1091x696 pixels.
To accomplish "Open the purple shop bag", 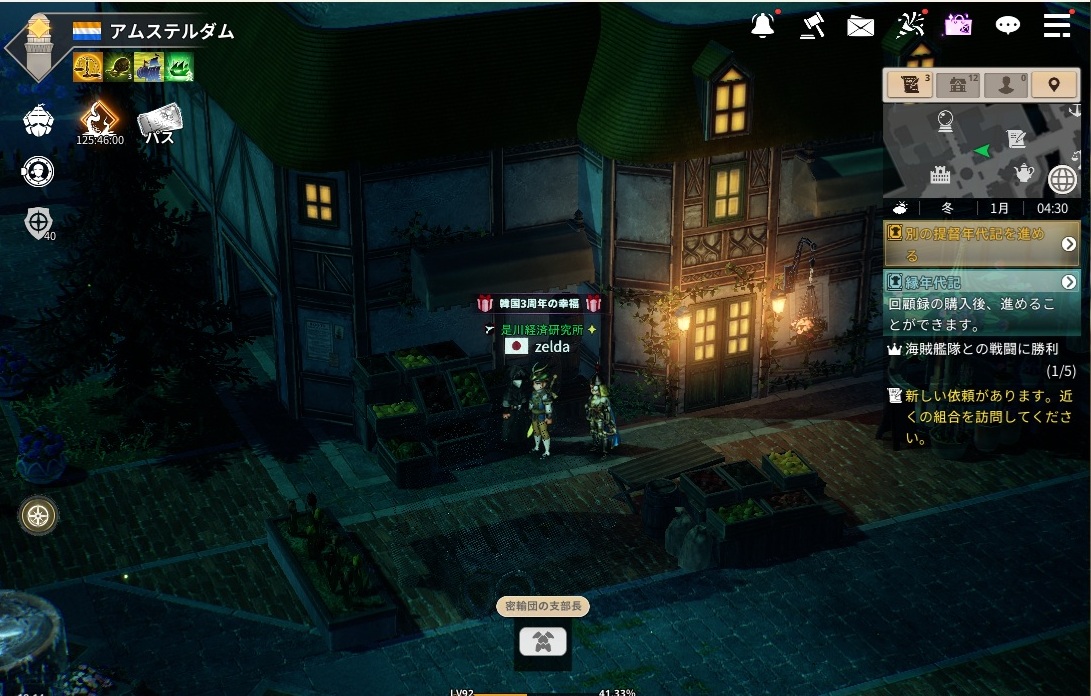I will pos(958,26).
